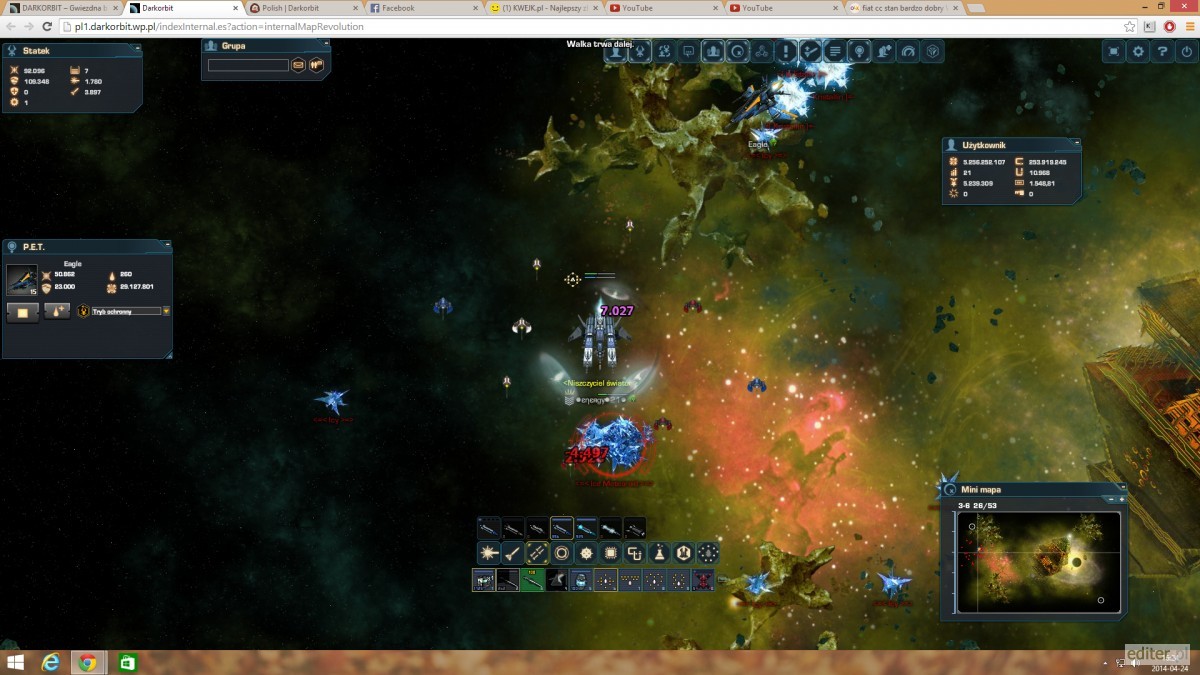Click the P.E.T. stop square button
Image resolution: width=1200 pixels, height=675 pixels.
pyautogui.click(x=23, y=312)
